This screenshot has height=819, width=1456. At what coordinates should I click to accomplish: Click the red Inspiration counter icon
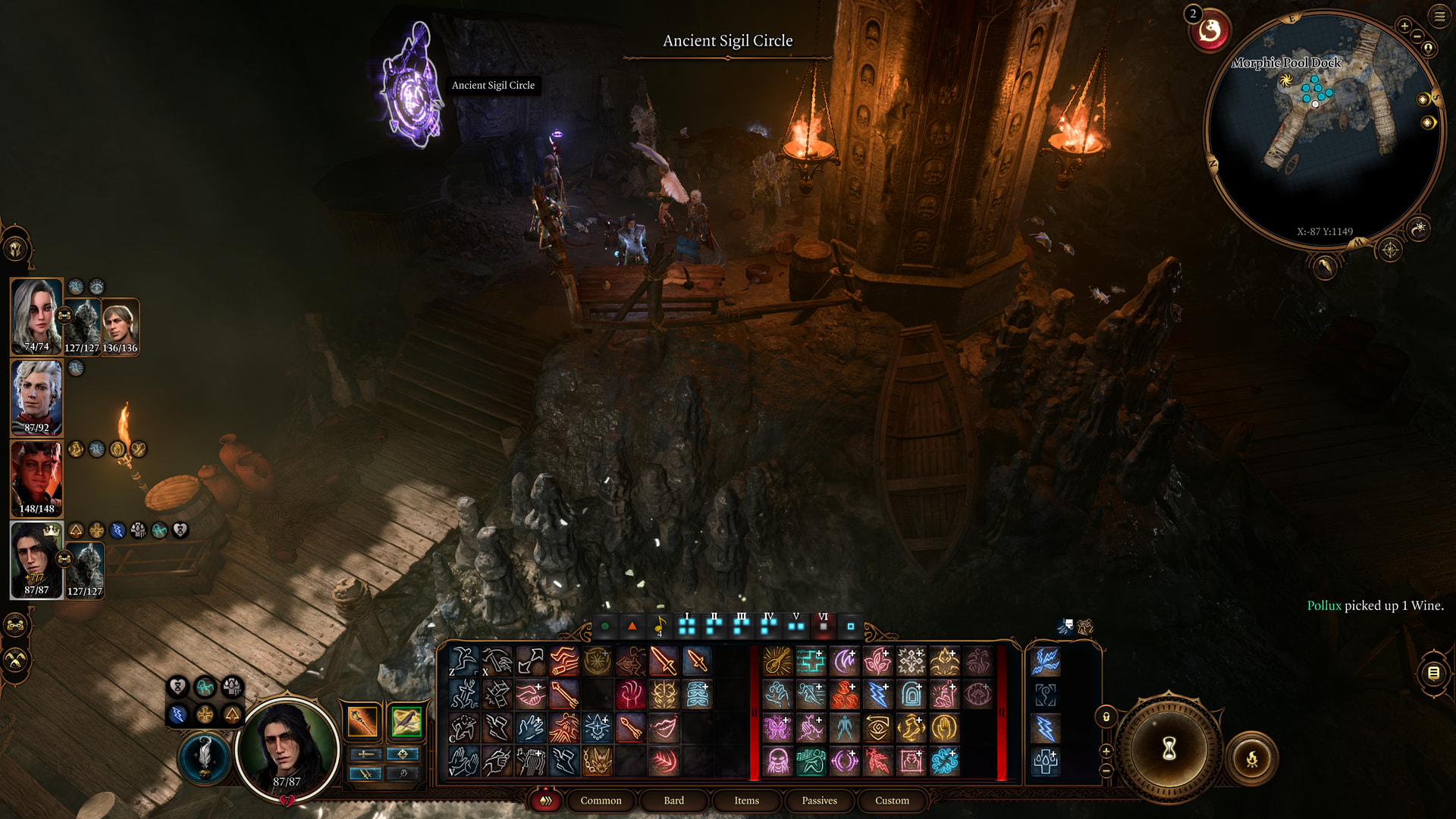click(1209, 32)
